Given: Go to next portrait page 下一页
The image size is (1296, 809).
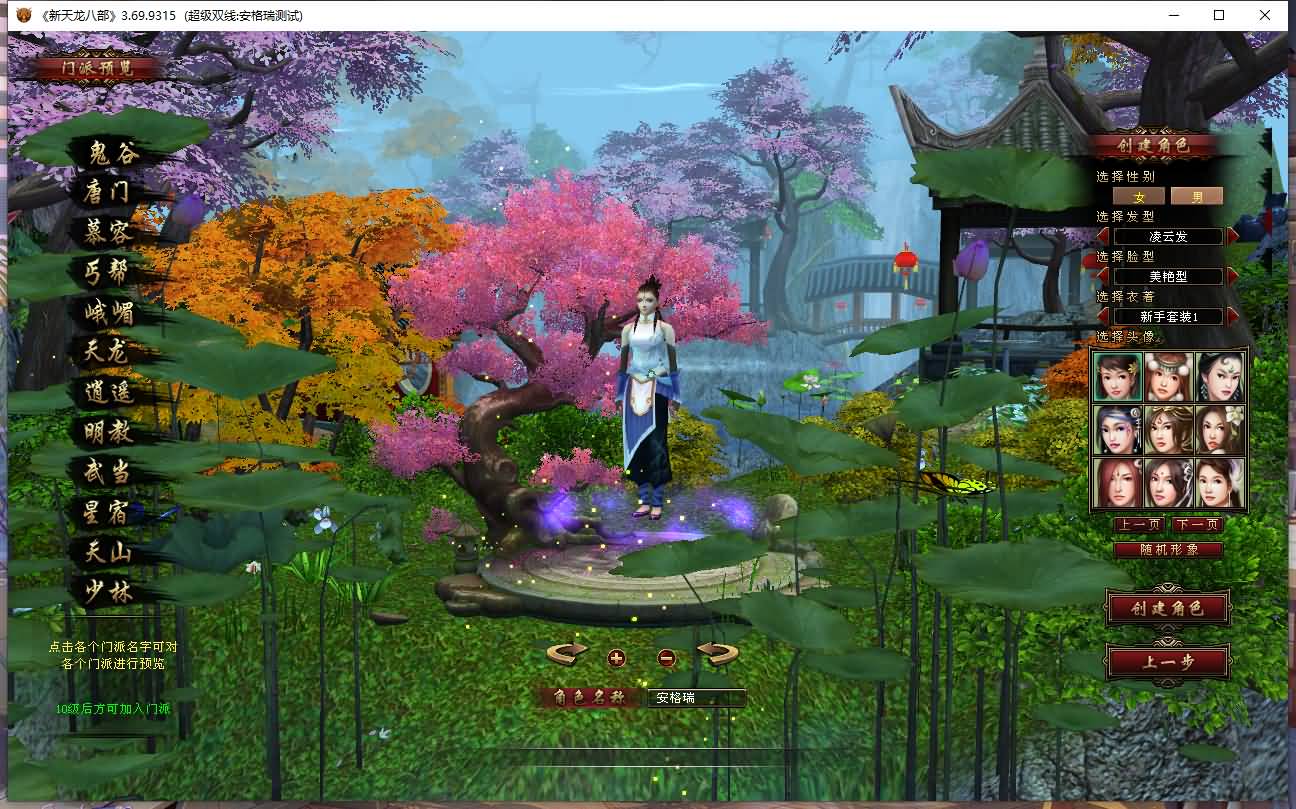Looking at the screenshot, I should tap(1197, 525).
